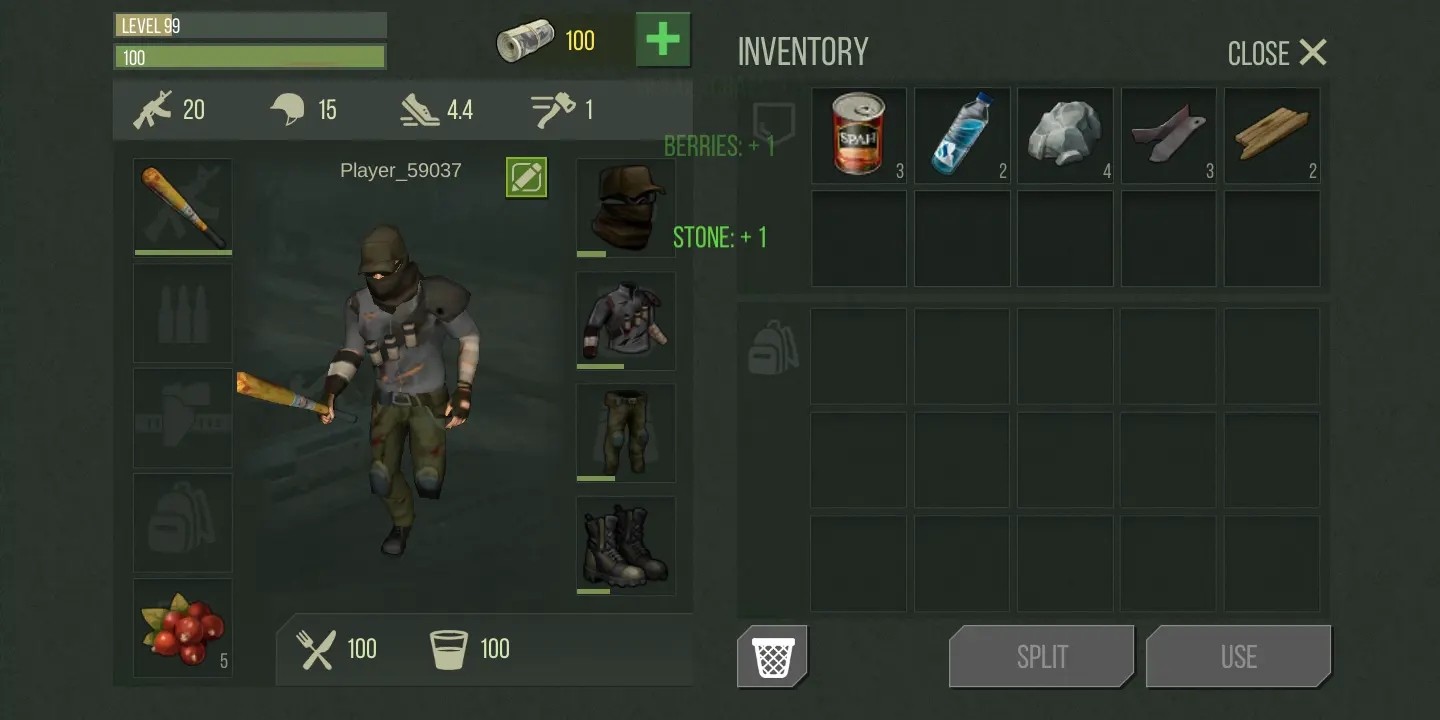The image size is (1440, 720).
Task: Click the Split button
Action: click(x=1042, y=657)
